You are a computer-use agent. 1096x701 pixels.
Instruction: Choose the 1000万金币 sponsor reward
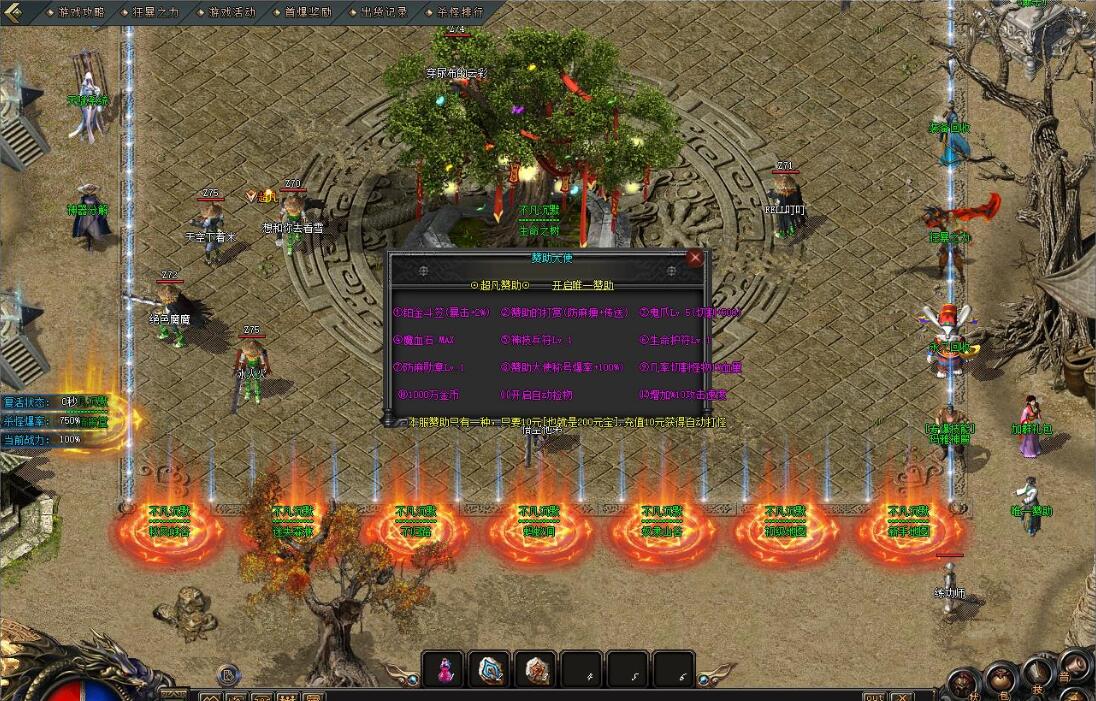point(430,395)
